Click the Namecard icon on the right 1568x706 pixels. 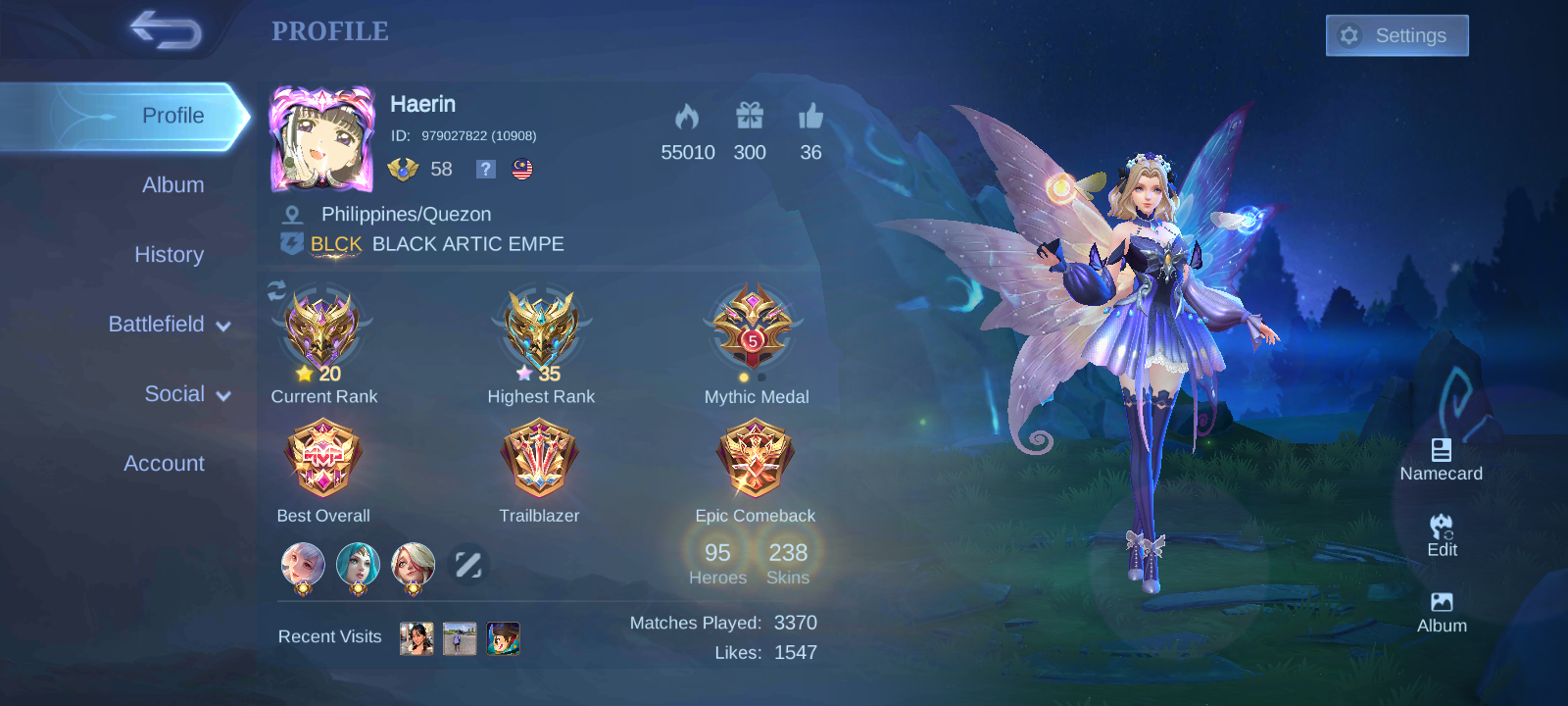(x=1441, y=452)
